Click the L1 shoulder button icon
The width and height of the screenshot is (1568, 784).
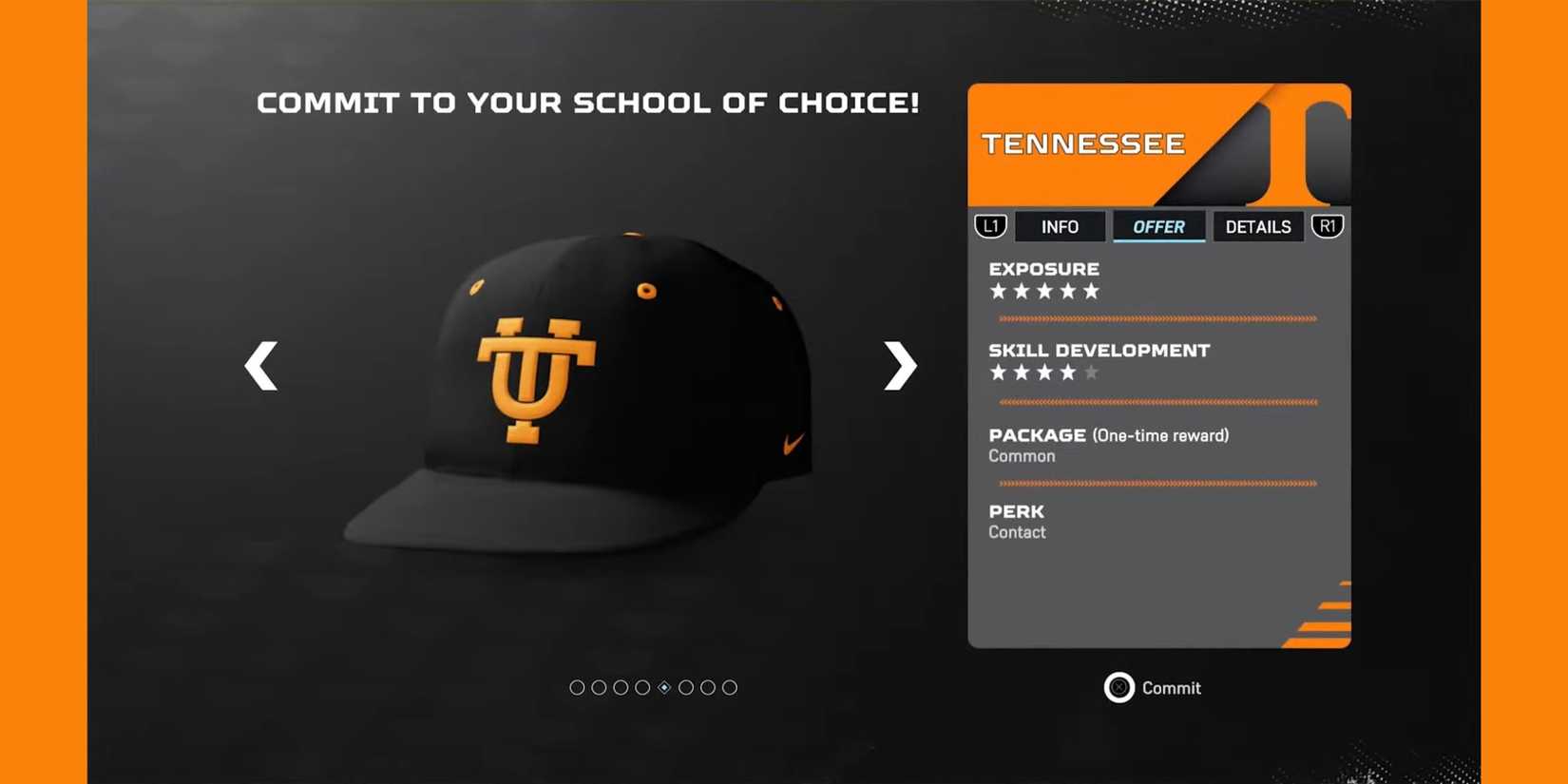990,226
